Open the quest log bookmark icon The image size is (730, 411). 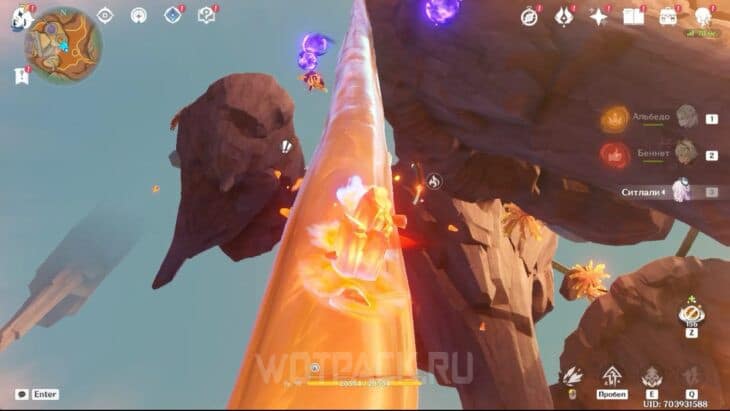20,76
